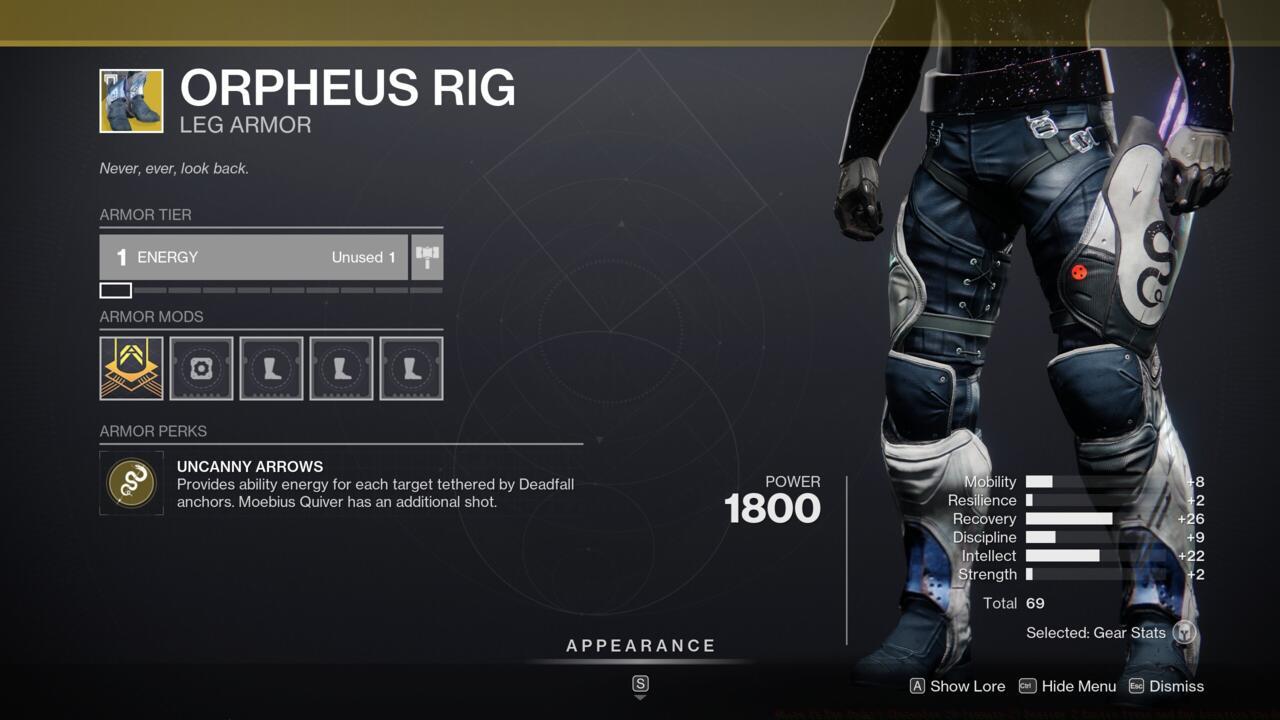Image resolution: width=1280 pixels, height=720 pixels.
Task: Show Lore for Orpheus Rig
Action: [x=957, y=686]
